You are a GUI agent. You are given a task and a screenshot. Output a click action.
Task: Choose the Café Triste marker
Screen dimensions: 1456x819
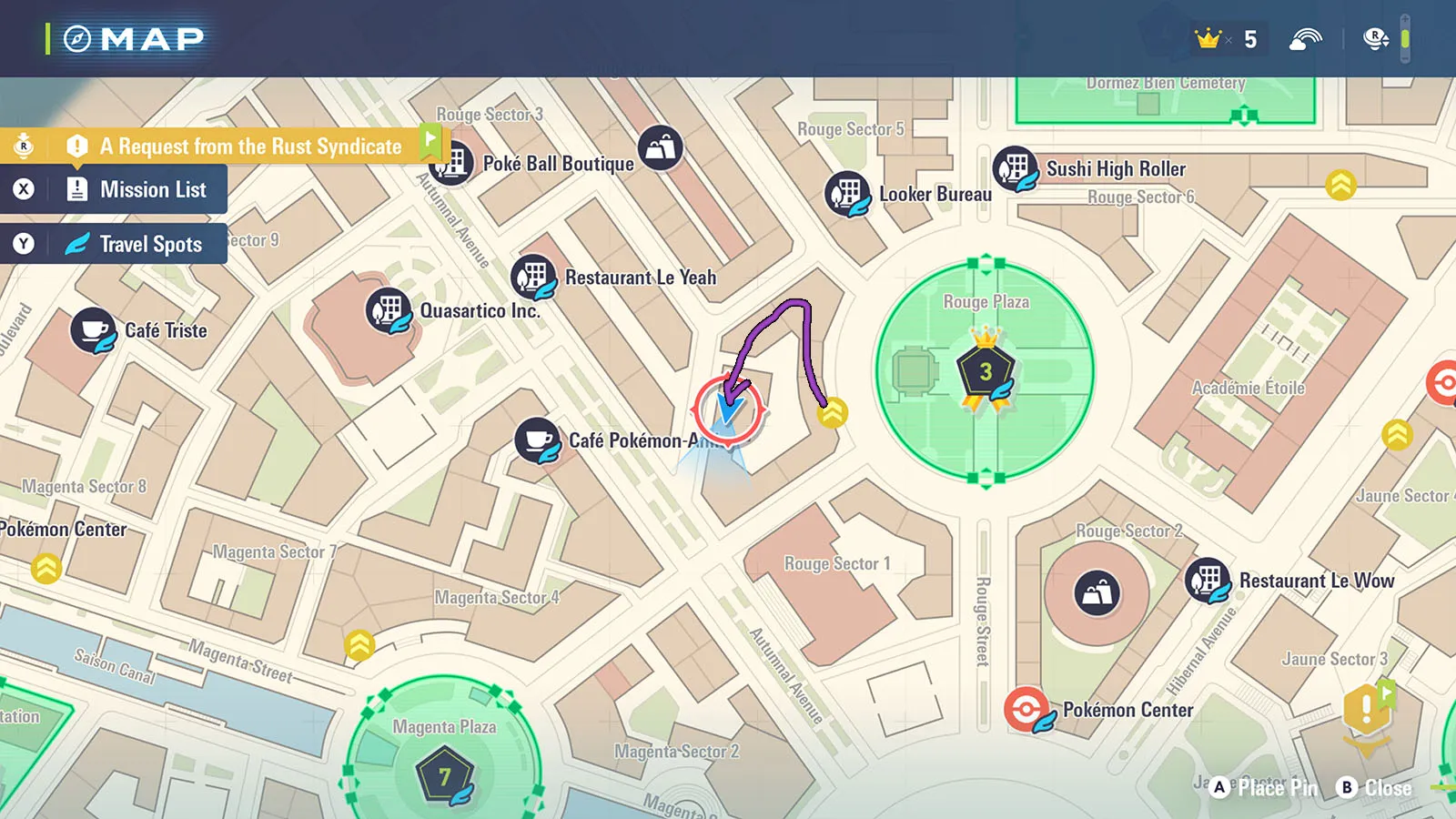[x=93, y=330]
